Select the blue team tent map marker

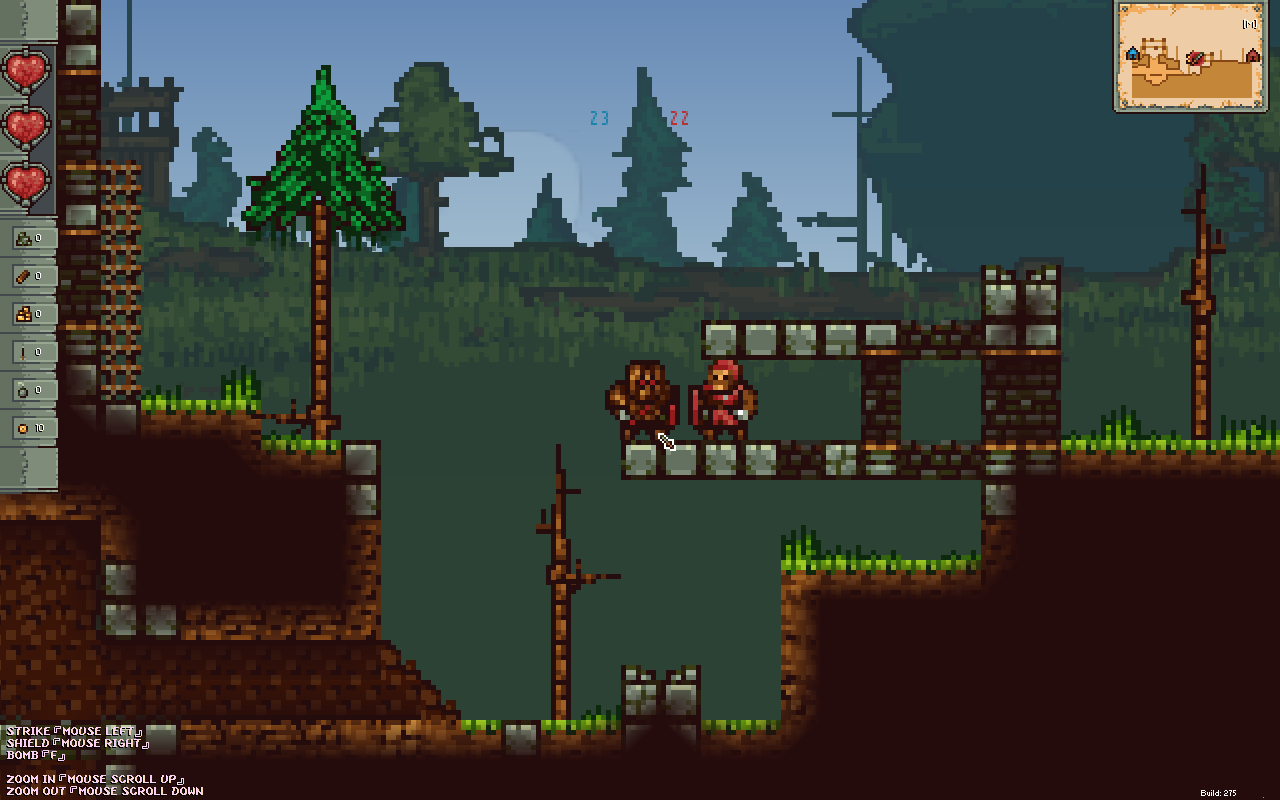[x=1133, y=54]
